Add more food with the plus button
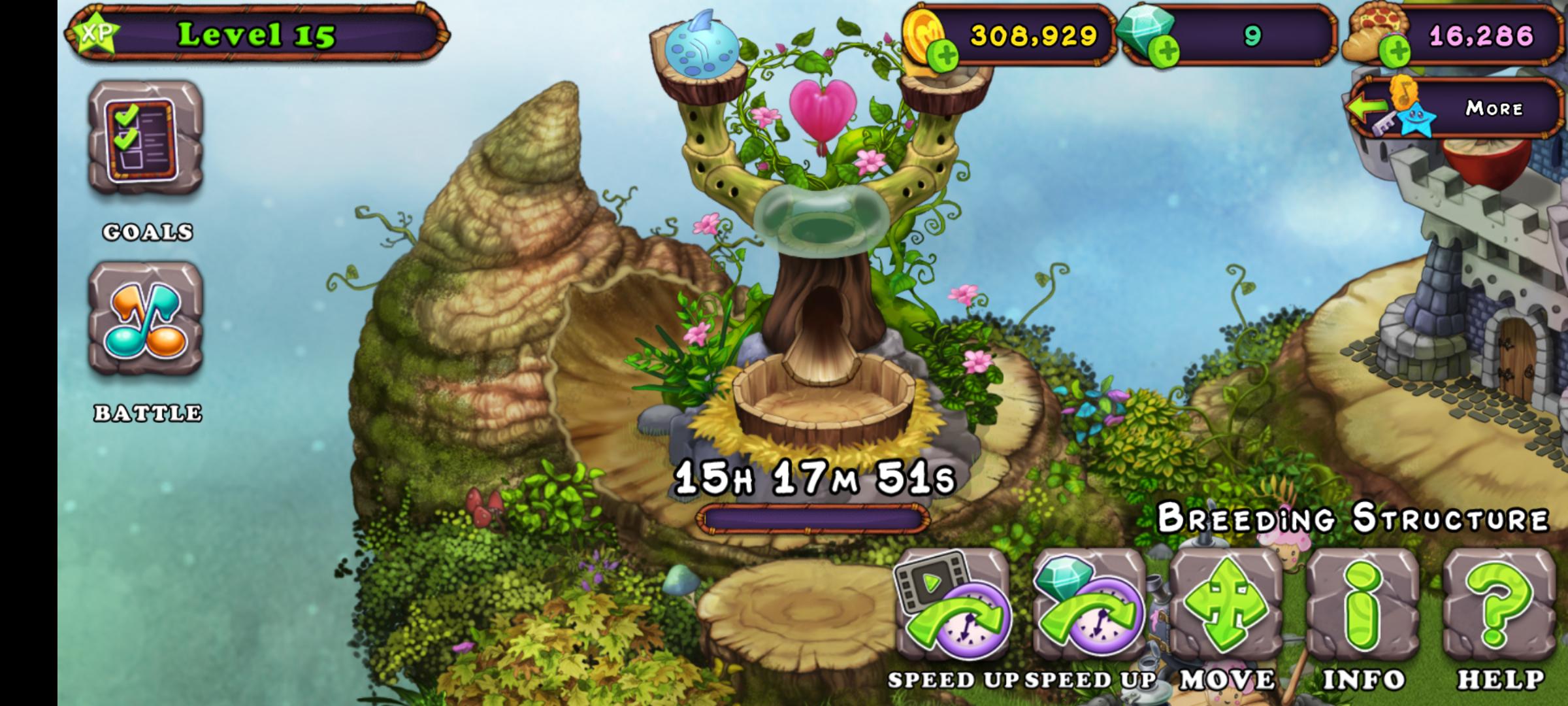Viewport: 1568px width, 706px height. click(x=1395, y=52)
